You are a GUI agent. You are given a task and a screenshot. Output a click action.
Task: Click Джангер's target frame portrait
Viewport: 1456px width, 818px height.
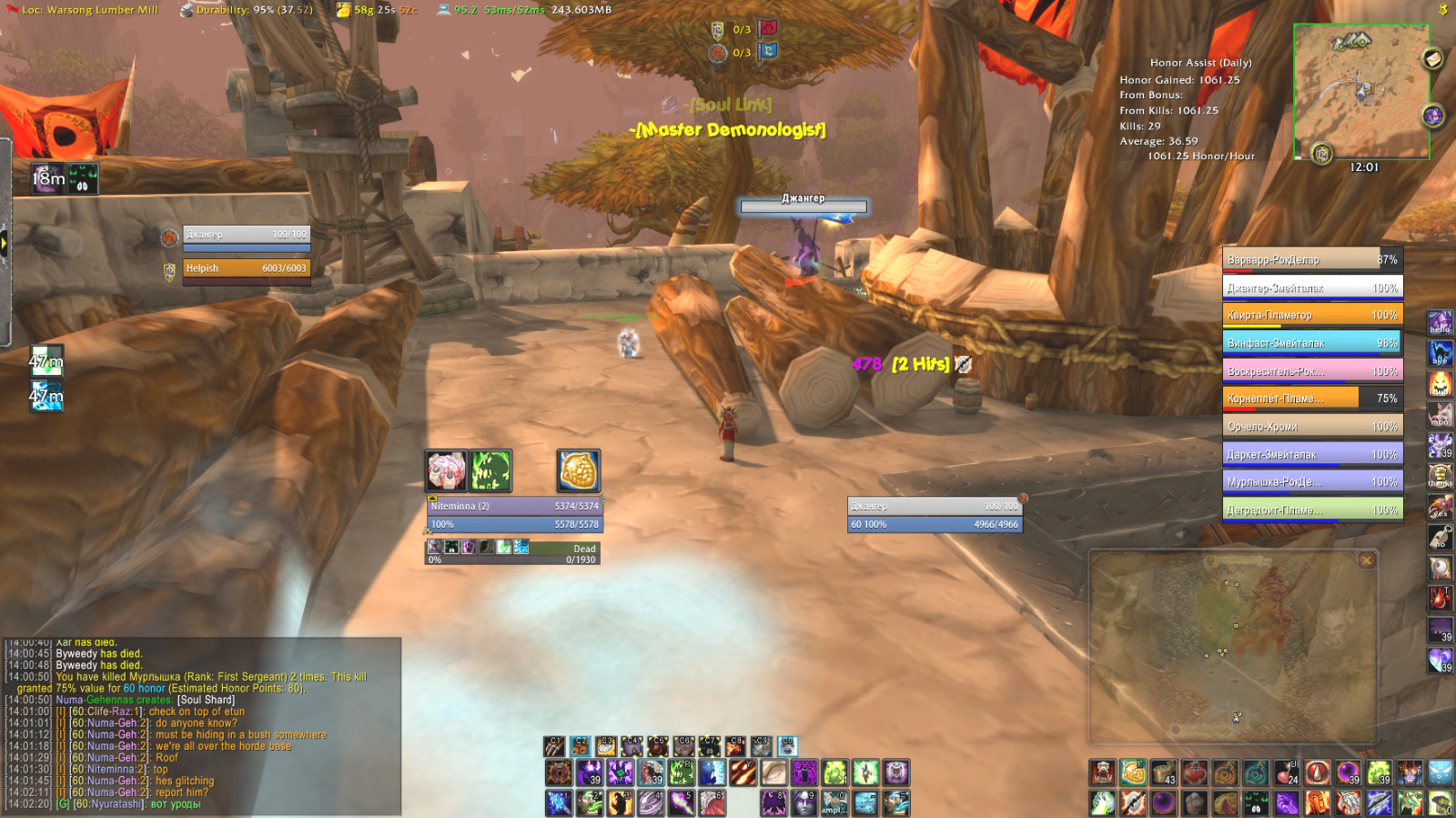pyautogui.click(x=170, y=238)
